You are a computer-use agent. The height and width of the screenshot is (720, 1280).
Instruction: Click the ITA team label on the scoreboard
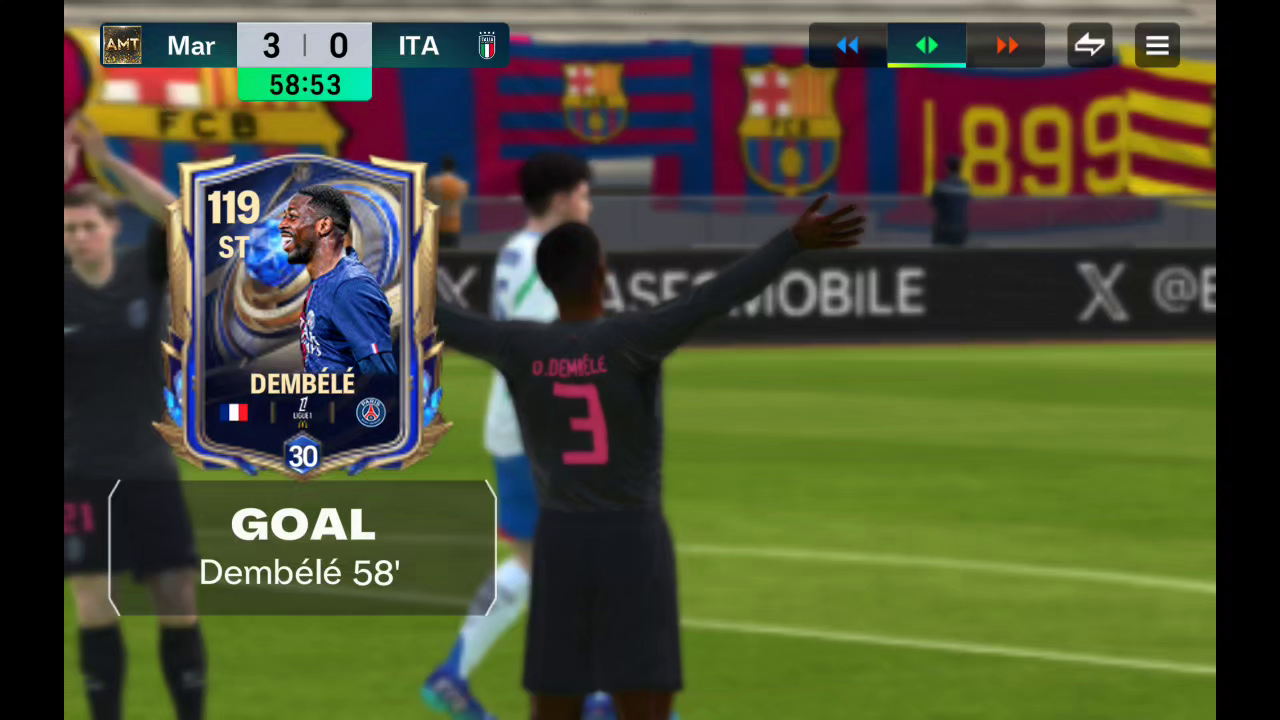tap(417, 45)
